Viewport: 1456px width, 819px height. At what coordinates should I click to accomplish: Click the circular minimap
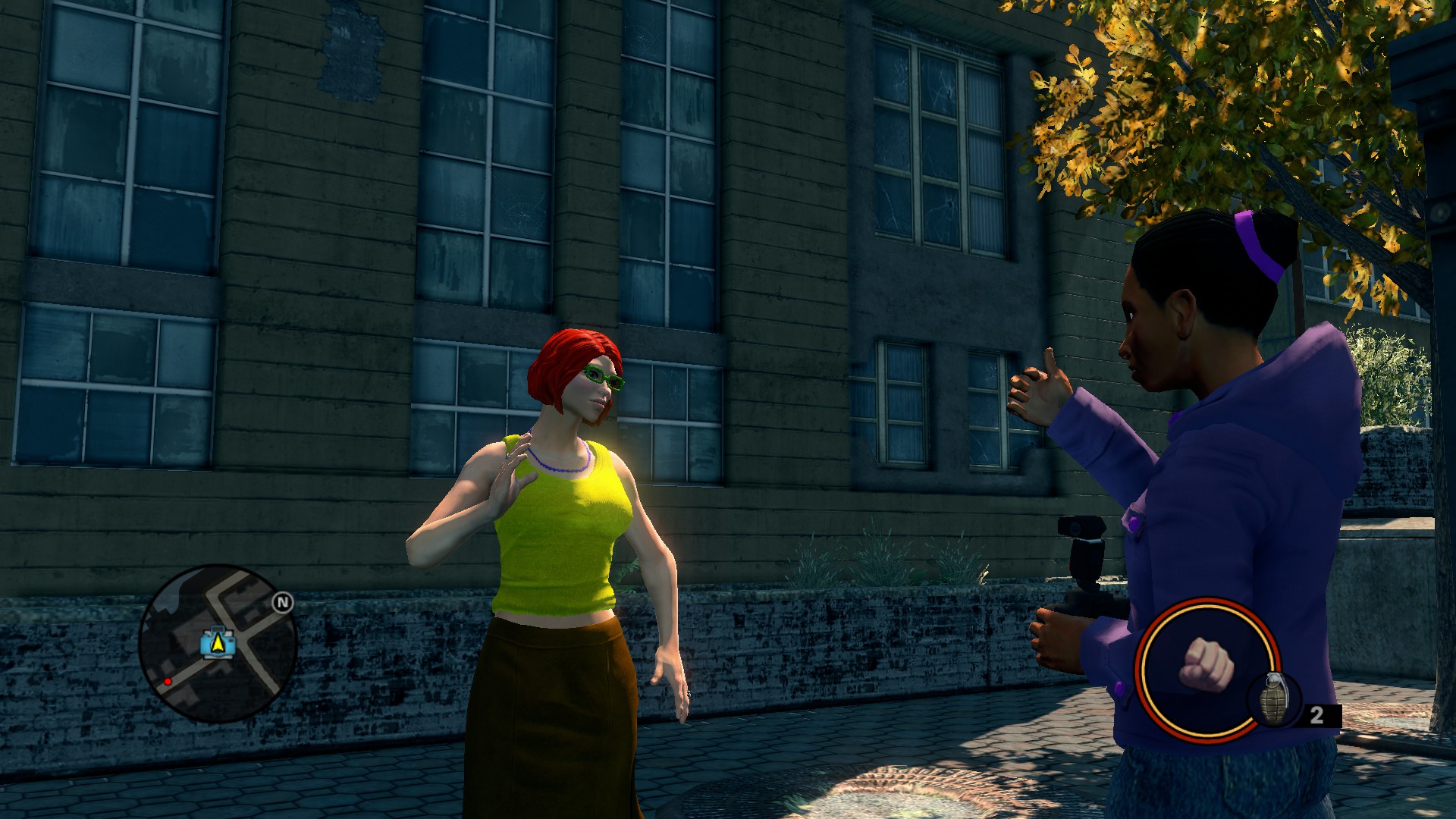218,643
